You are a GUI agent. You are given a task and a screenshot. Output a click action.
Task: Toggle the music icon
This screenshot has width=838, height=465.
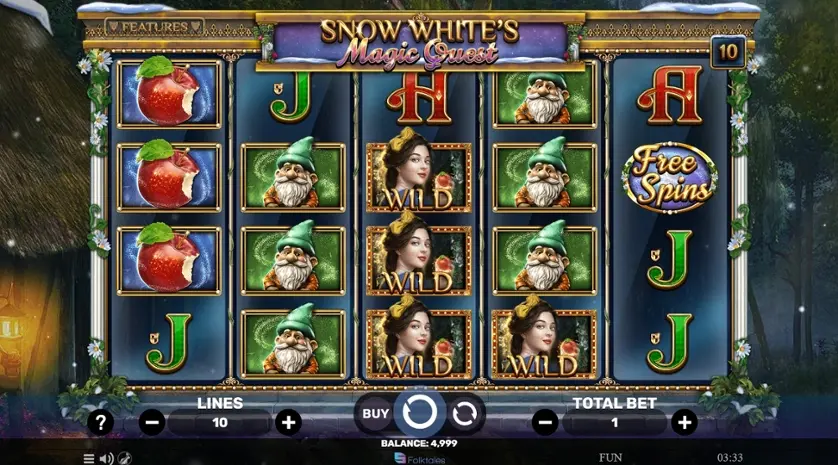(x=124, y=458)
